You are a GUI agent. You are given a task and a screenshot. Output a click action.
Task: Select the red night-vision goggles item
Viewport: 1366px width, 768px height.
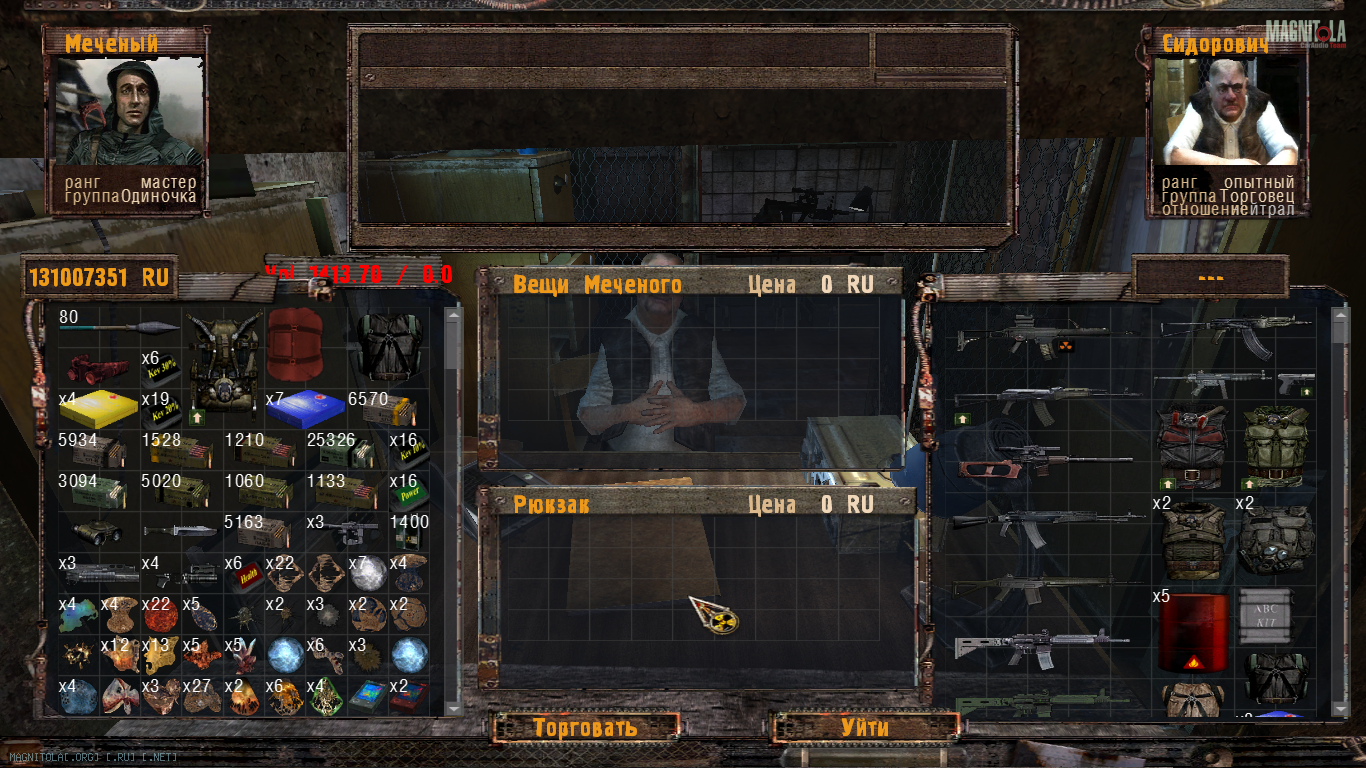98,367
